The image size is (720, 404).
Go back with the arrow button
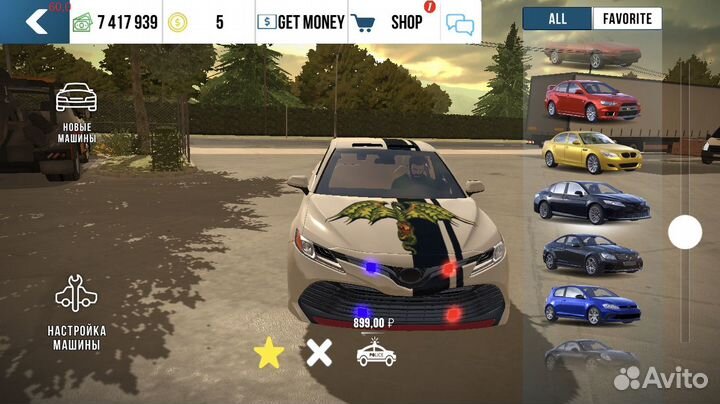(36, 21)
